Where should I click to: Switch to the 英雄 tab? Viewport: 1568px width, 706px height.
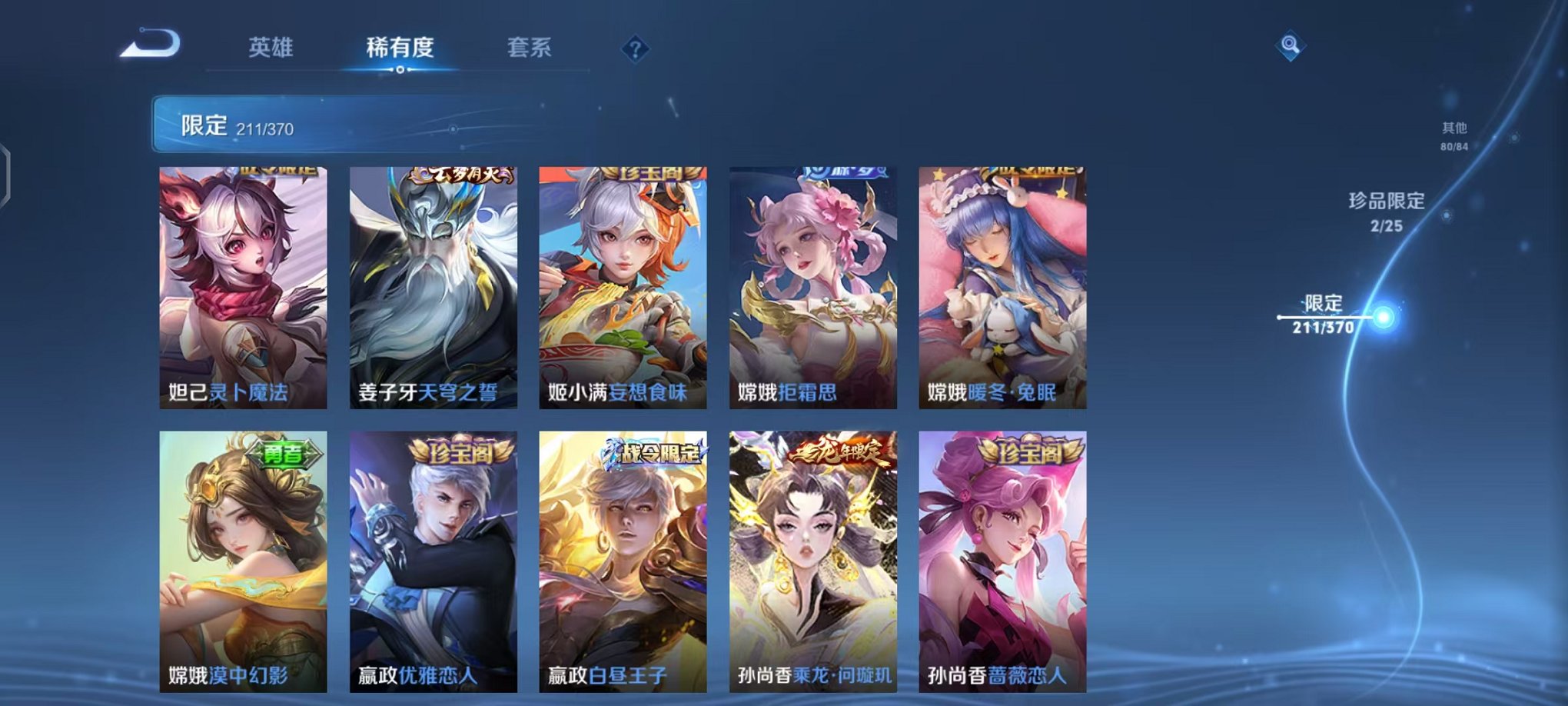coord(273,46)
